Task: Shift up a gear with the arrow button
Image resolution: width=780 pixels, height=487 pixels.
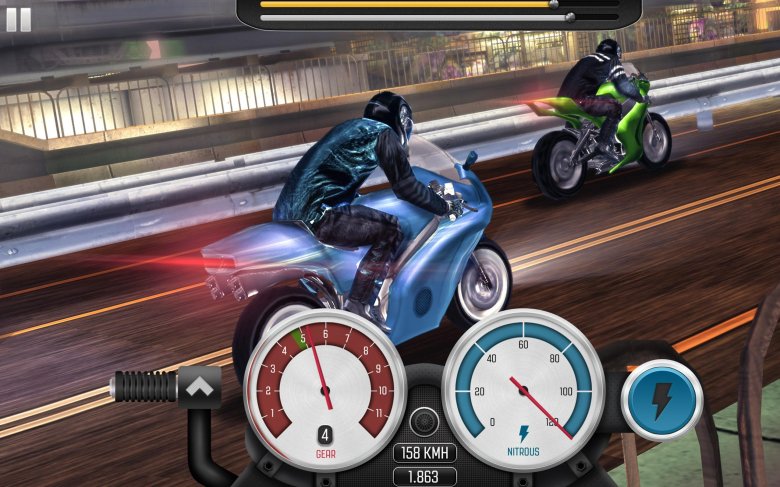Action: [198, 385]
